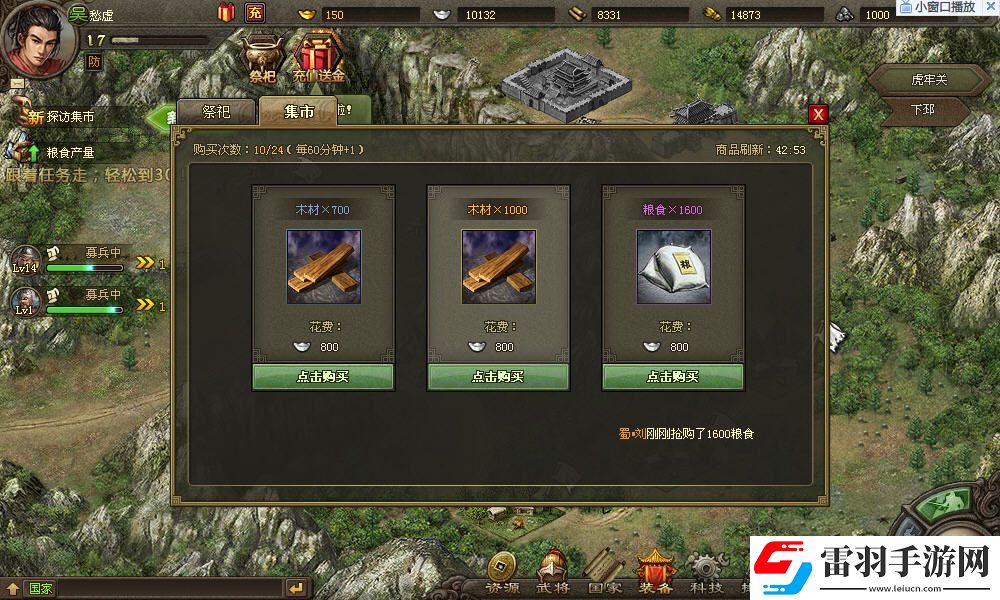Click the red gift box icon
The width and height of the screenshot is (1000, 600).
[x=226, y=13]
